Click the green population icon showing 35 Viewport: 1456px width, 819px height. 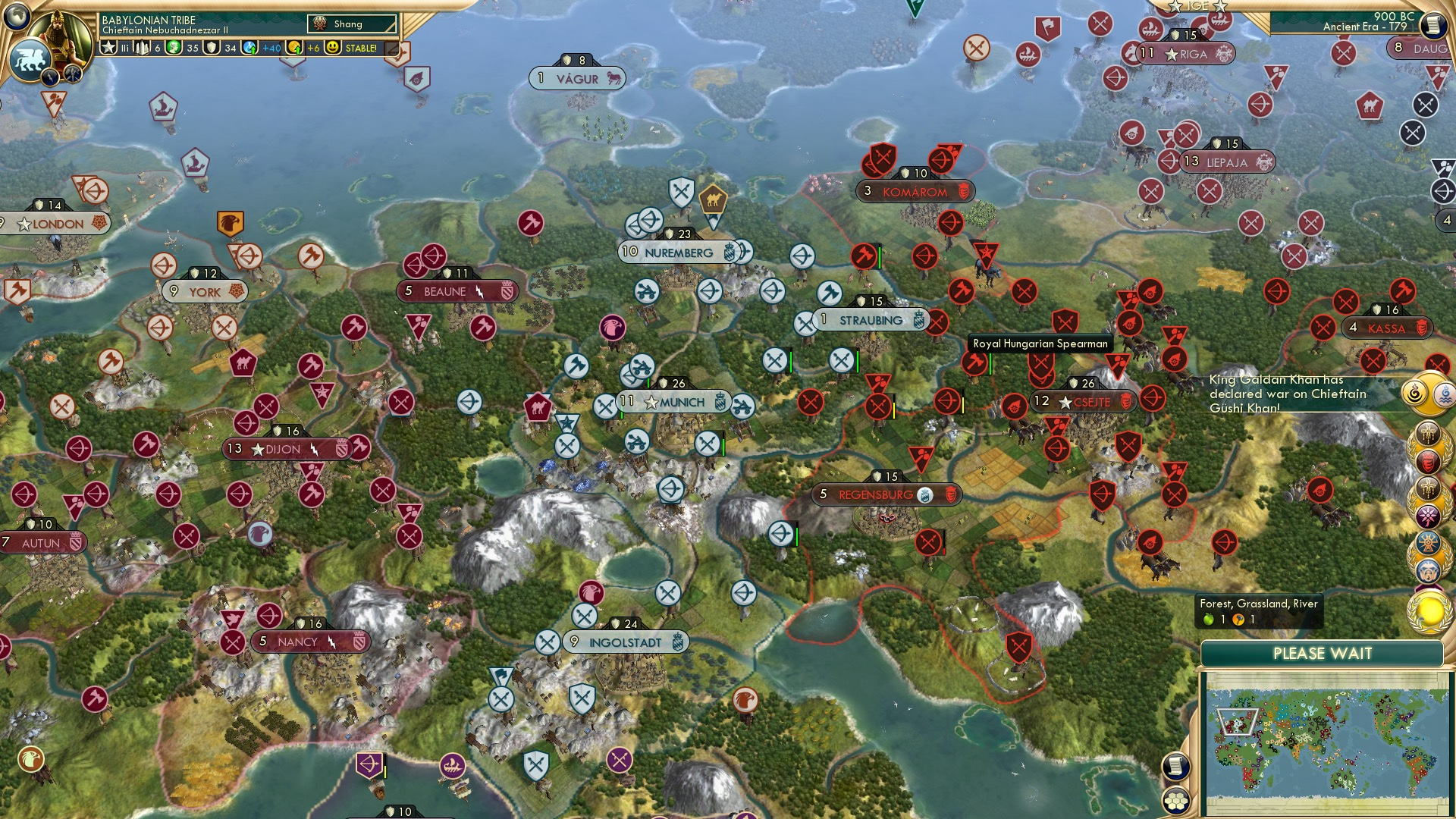pyautogui.click(x=174, y=48)
